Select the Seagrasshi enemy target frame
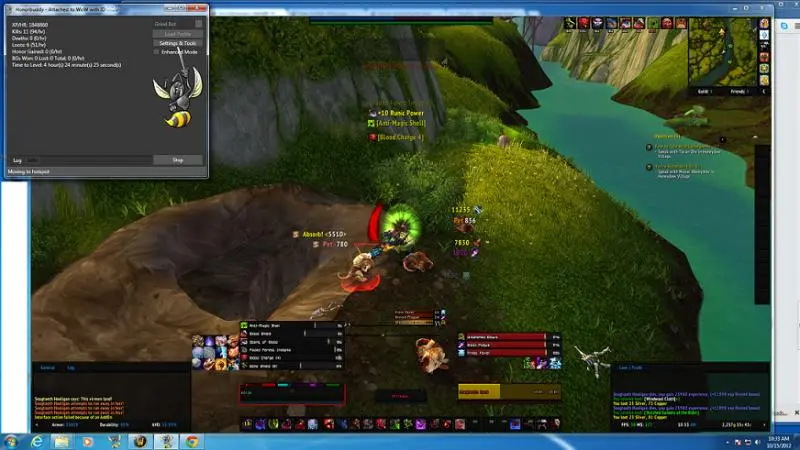This screenshot has height=450, width=800. pyautogui.click(x=490, y=392)
